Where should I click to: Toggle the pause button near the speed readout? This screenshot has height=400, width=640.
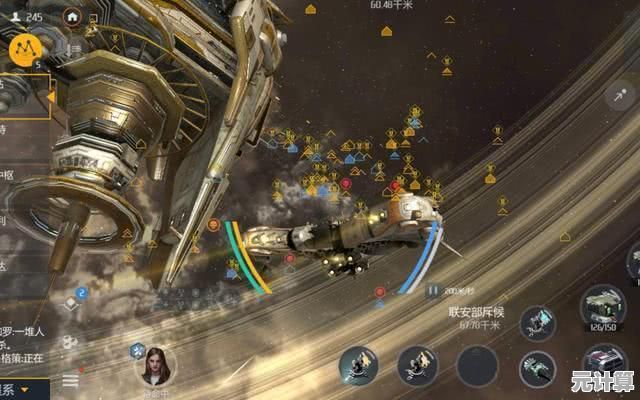click(433, 291)
